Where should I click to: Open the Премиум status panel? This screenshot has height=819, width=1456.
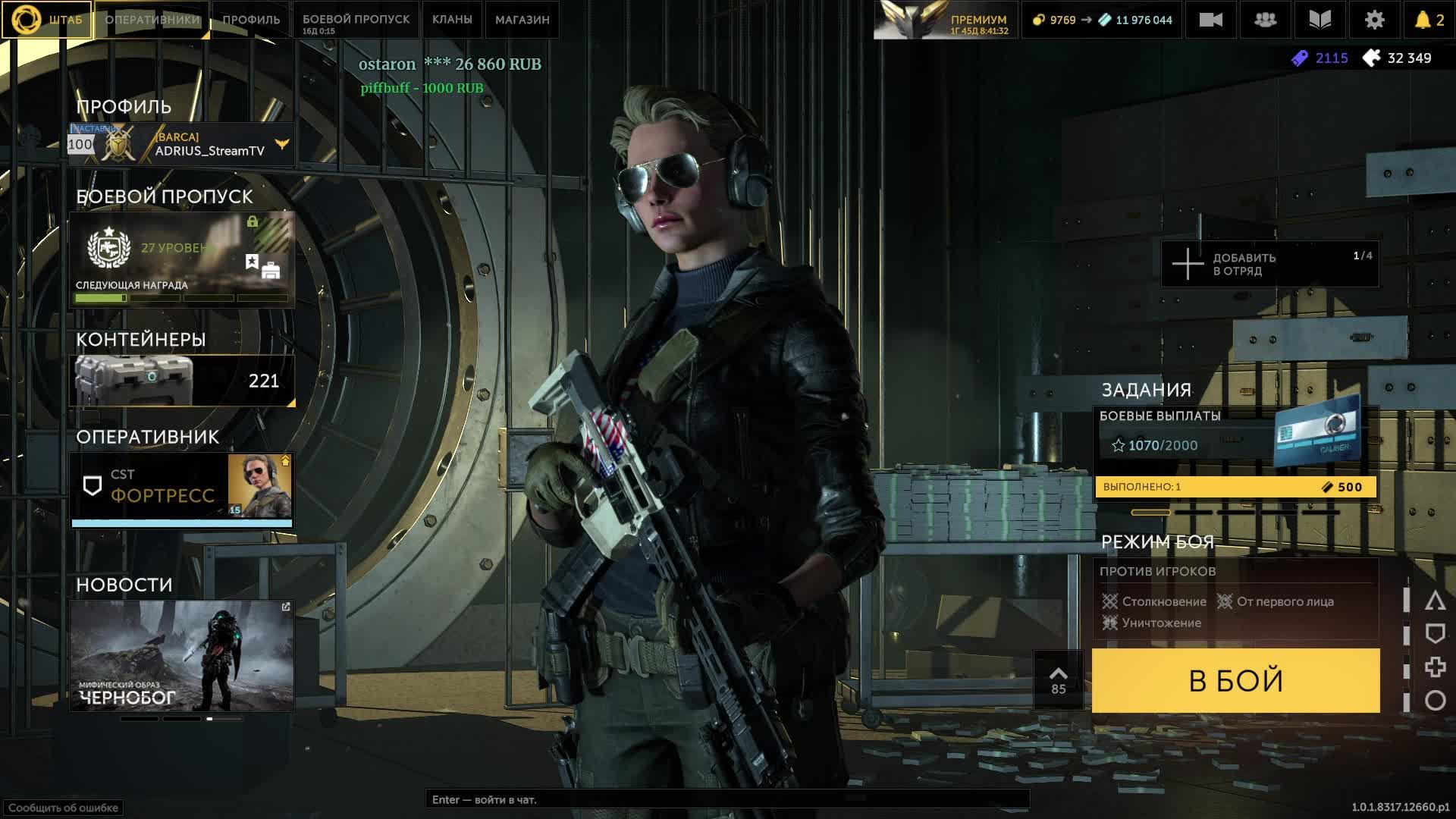(x=945, y=20)
